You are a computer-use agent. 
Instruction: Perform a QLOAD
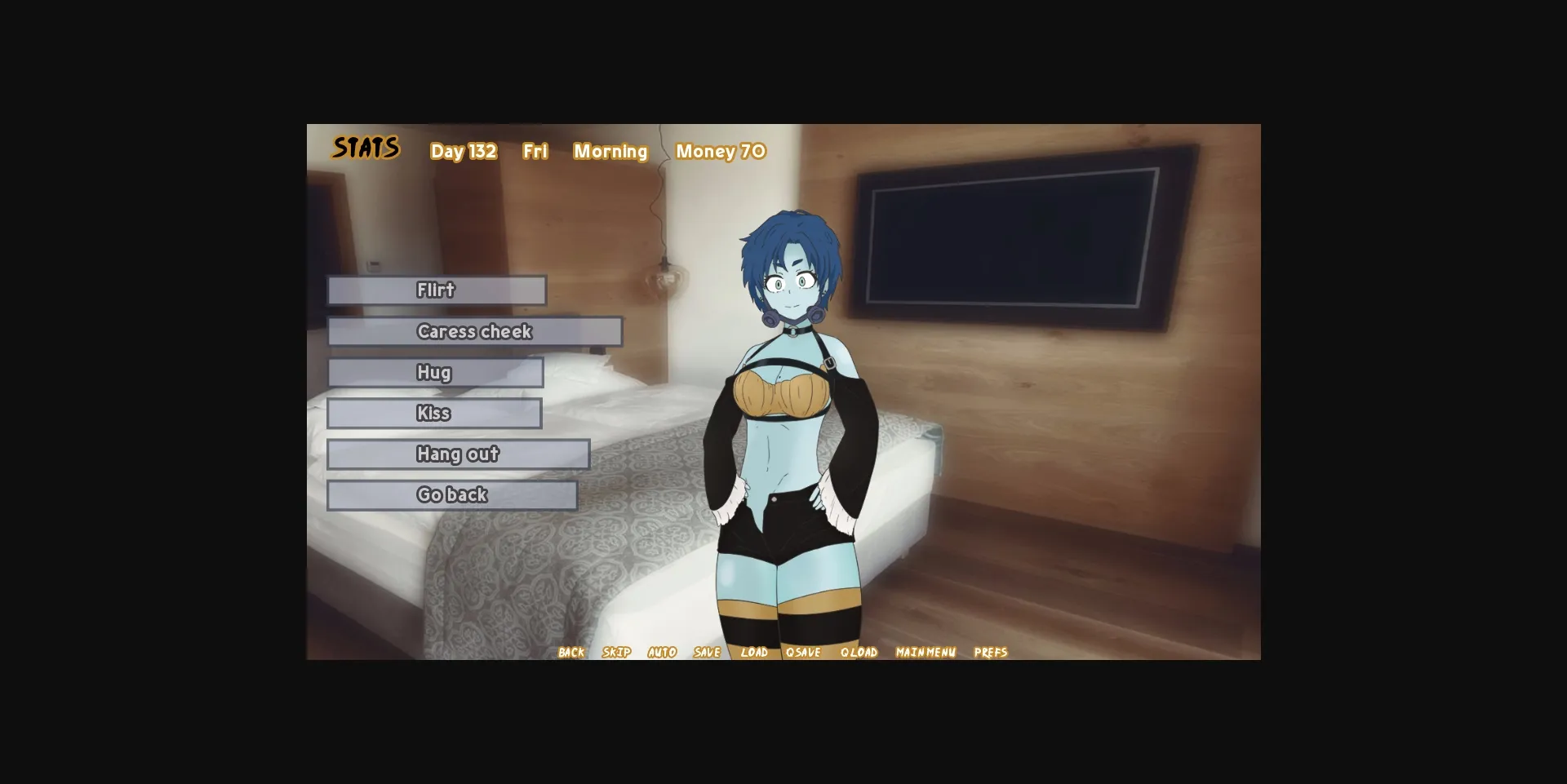click(x=859, y=652)
